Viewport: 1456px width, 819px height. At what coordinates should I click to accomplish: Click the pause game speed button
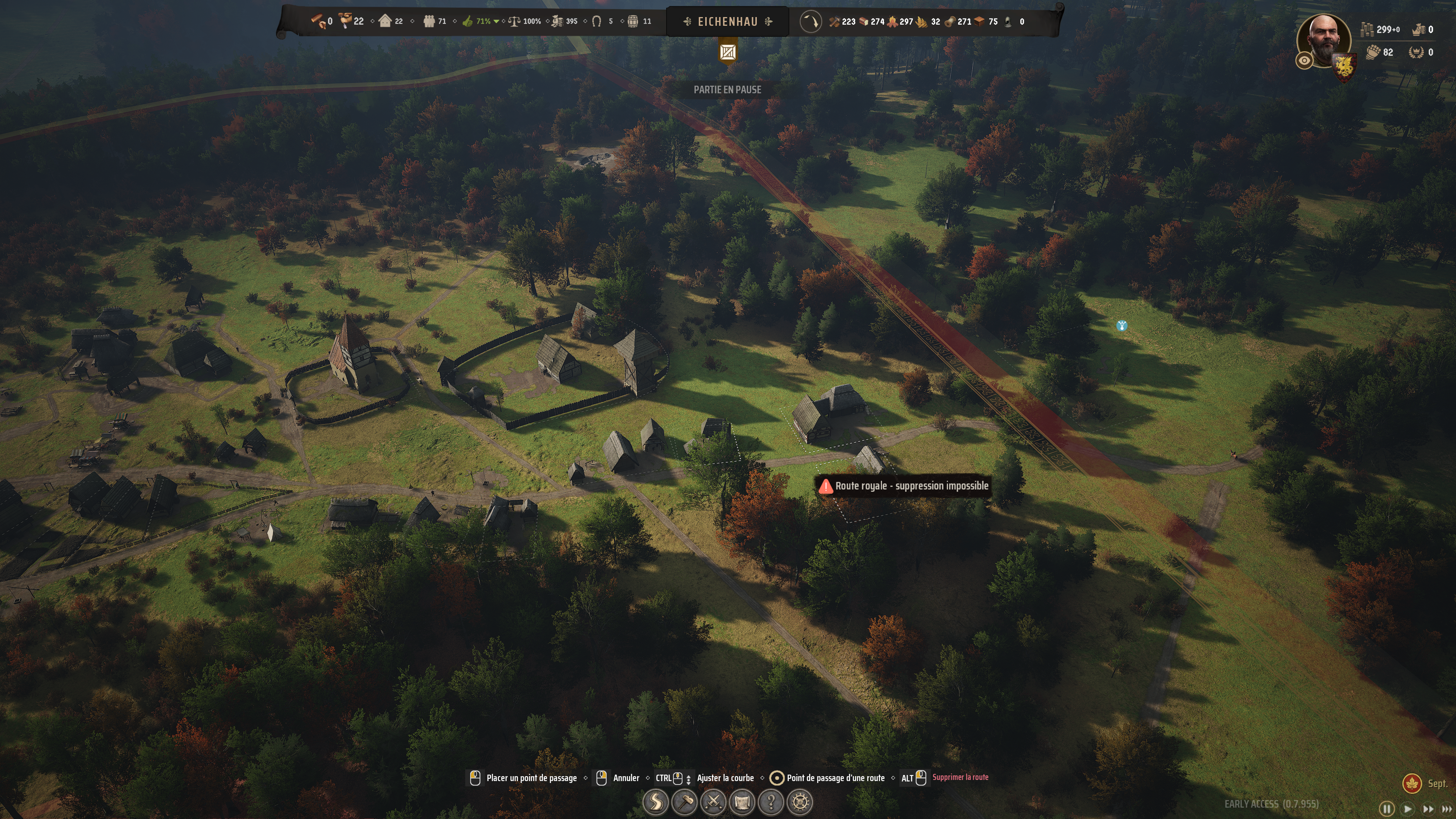(x=1387, y=809)
